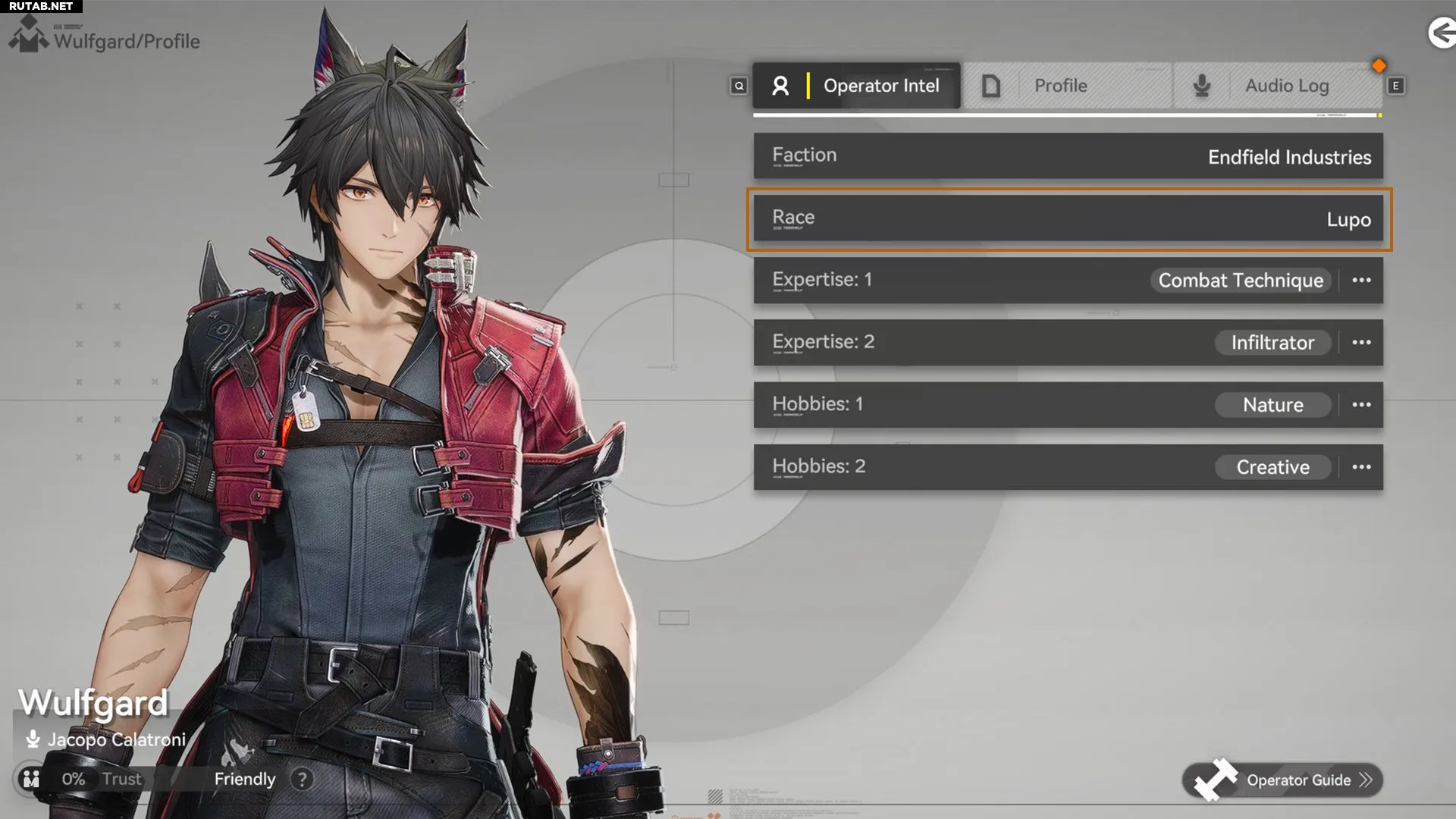Screen dimensions: 1456x819
Task: Click the Wulfgard/Profile home icon
Action: (x=29, y=36)
